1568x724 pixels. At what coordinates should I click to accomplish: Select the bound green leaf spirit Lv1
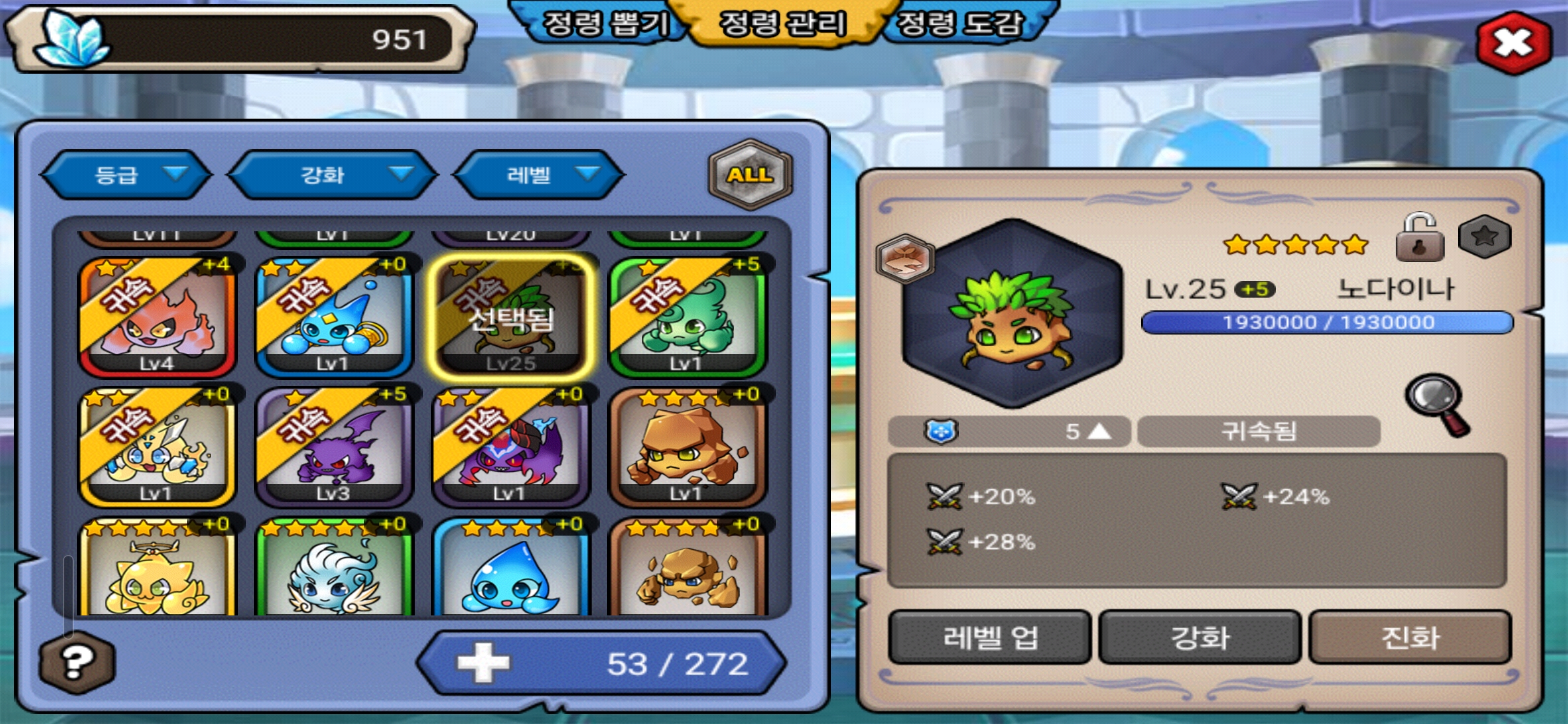tap(688, 316)
